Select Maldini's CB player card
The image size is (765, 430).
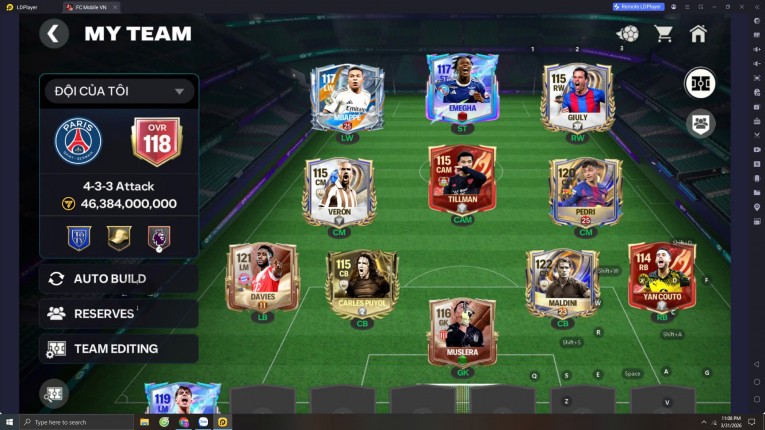tap(562, 283)
